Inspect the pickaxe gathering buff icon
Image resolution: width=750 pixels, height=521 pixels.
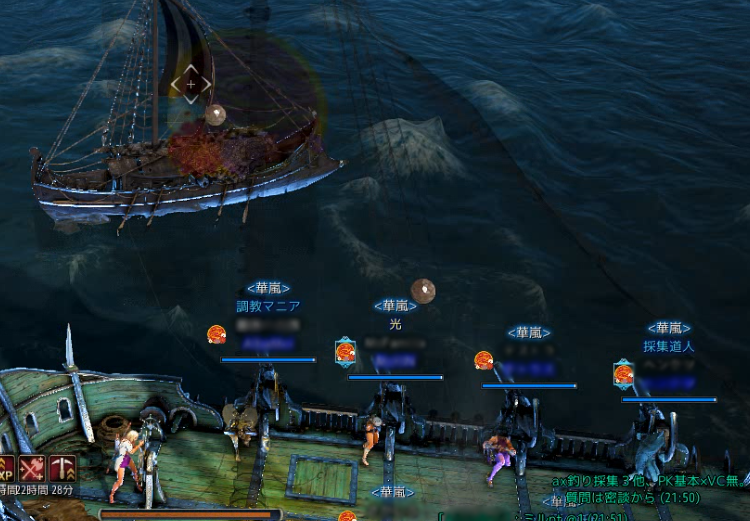(62, 467)
